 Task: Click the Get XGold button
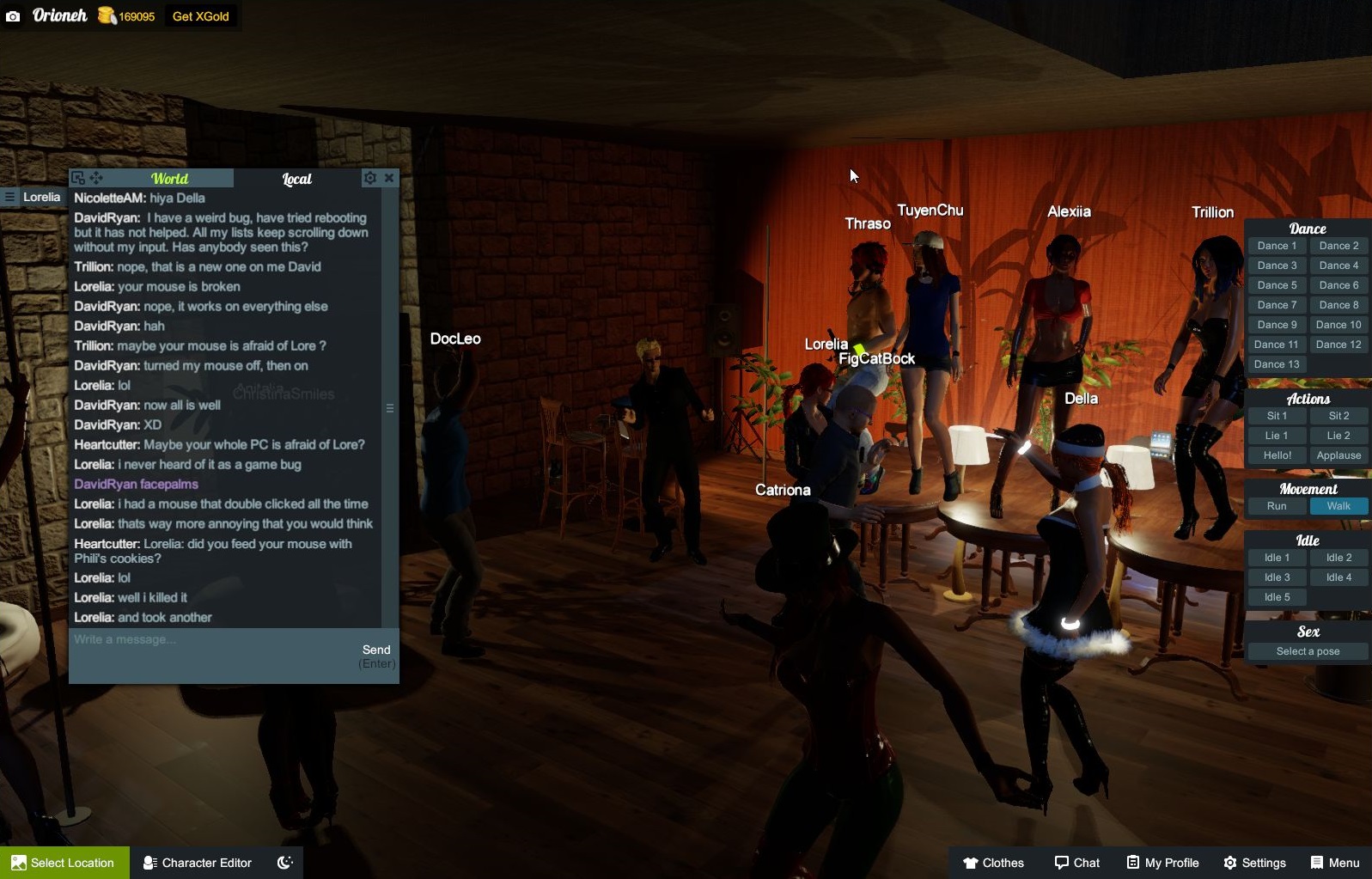coord(200,15)
